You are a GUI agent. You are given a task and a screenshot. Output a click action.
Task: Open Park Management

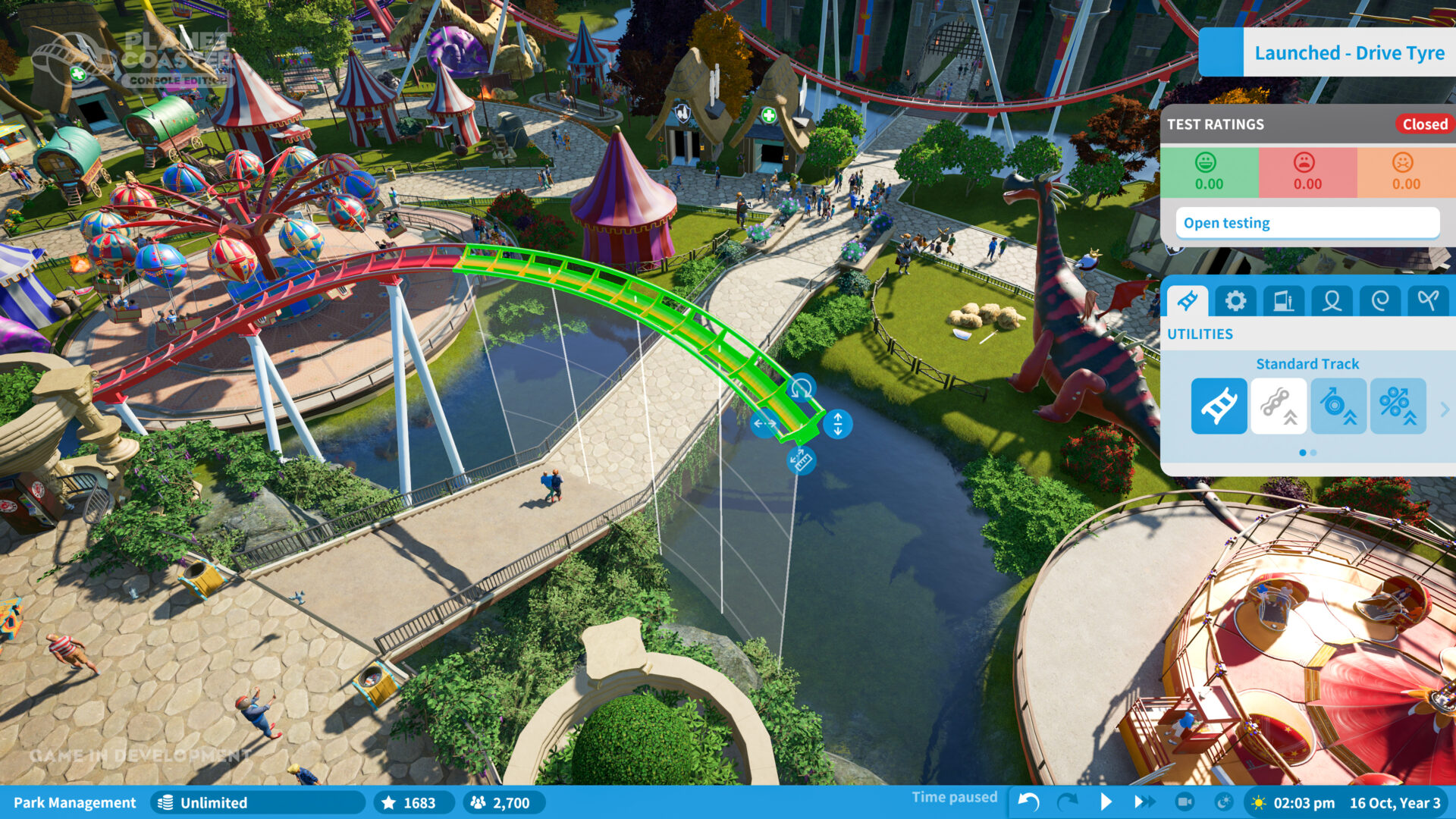coord(75,802)
